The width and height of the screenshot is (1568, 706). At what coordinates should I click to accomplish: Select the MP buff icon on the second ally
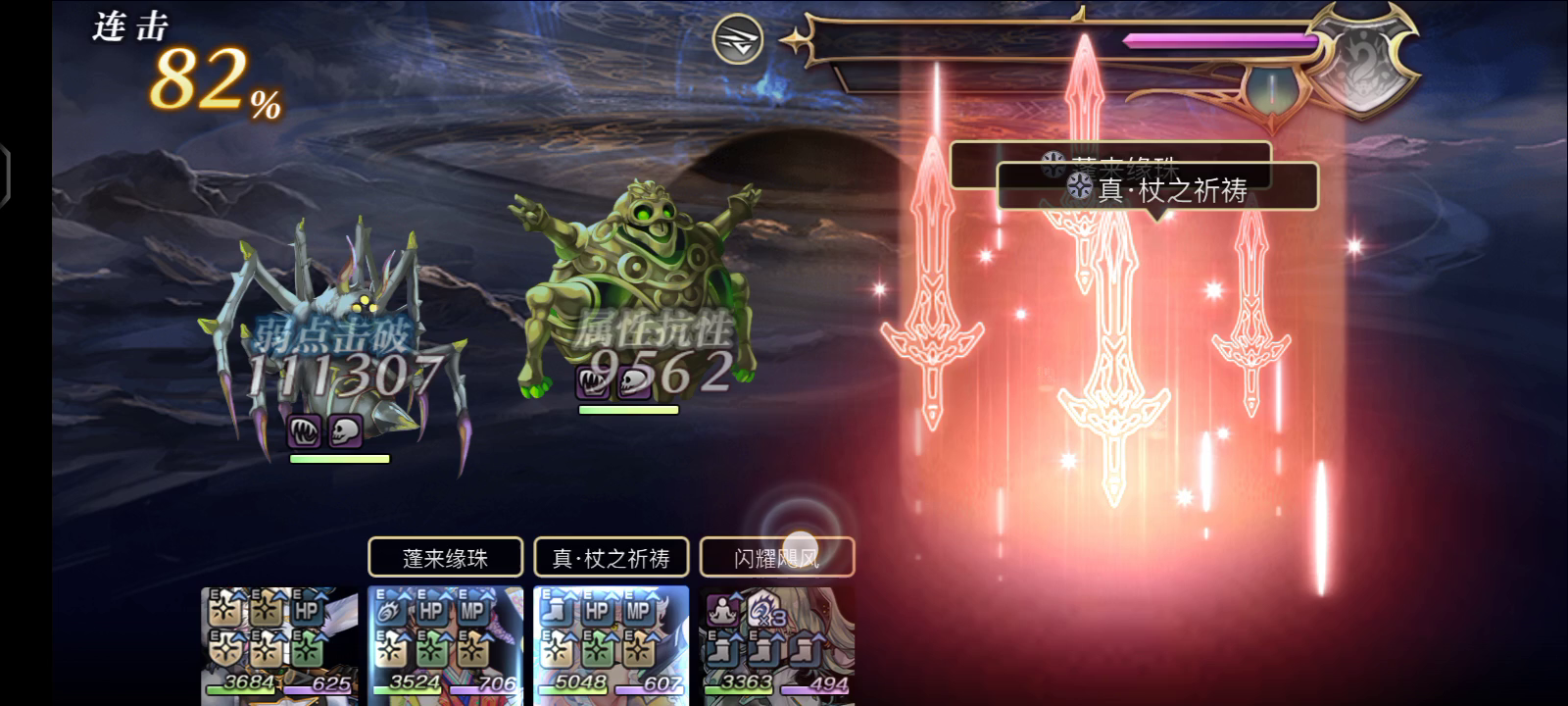[473, 610]
